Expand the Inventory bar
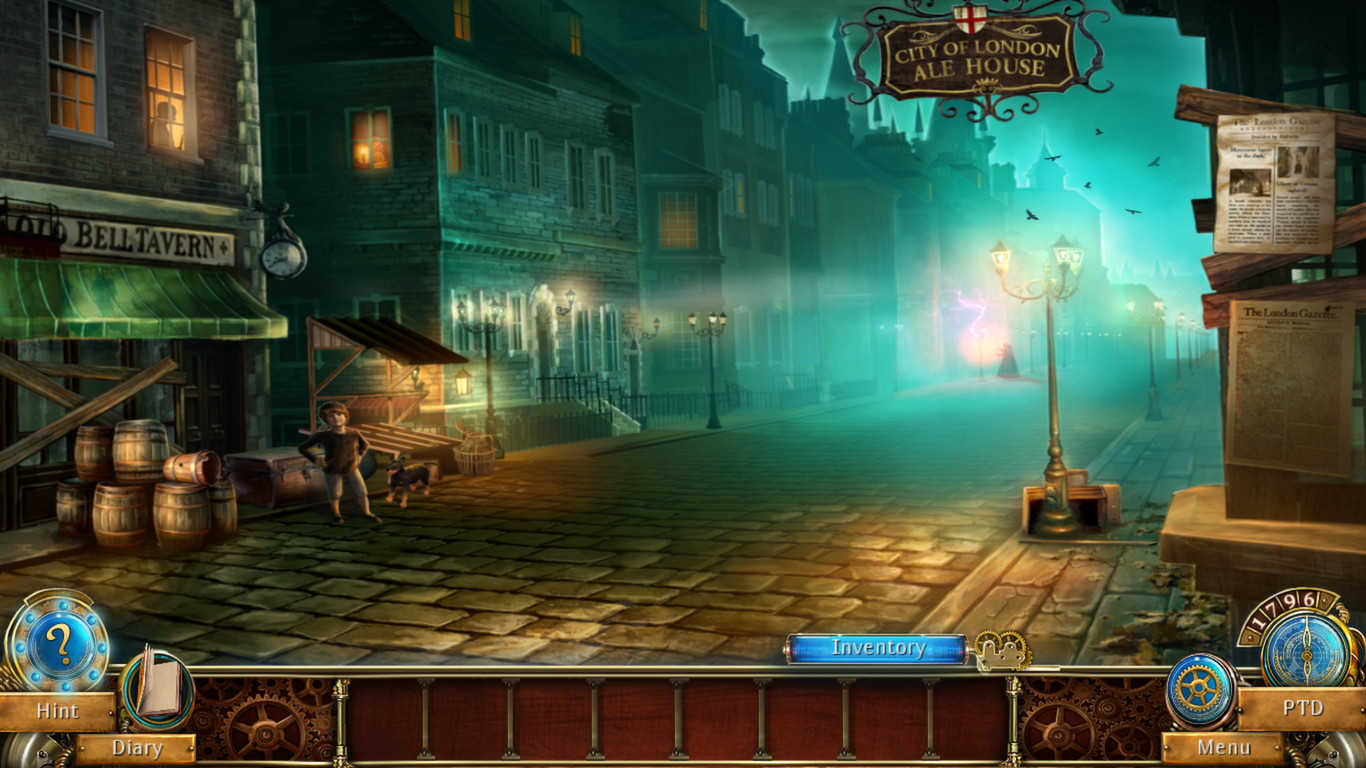Viewport: 1366px width, 768px height. (x=880, y=649)
